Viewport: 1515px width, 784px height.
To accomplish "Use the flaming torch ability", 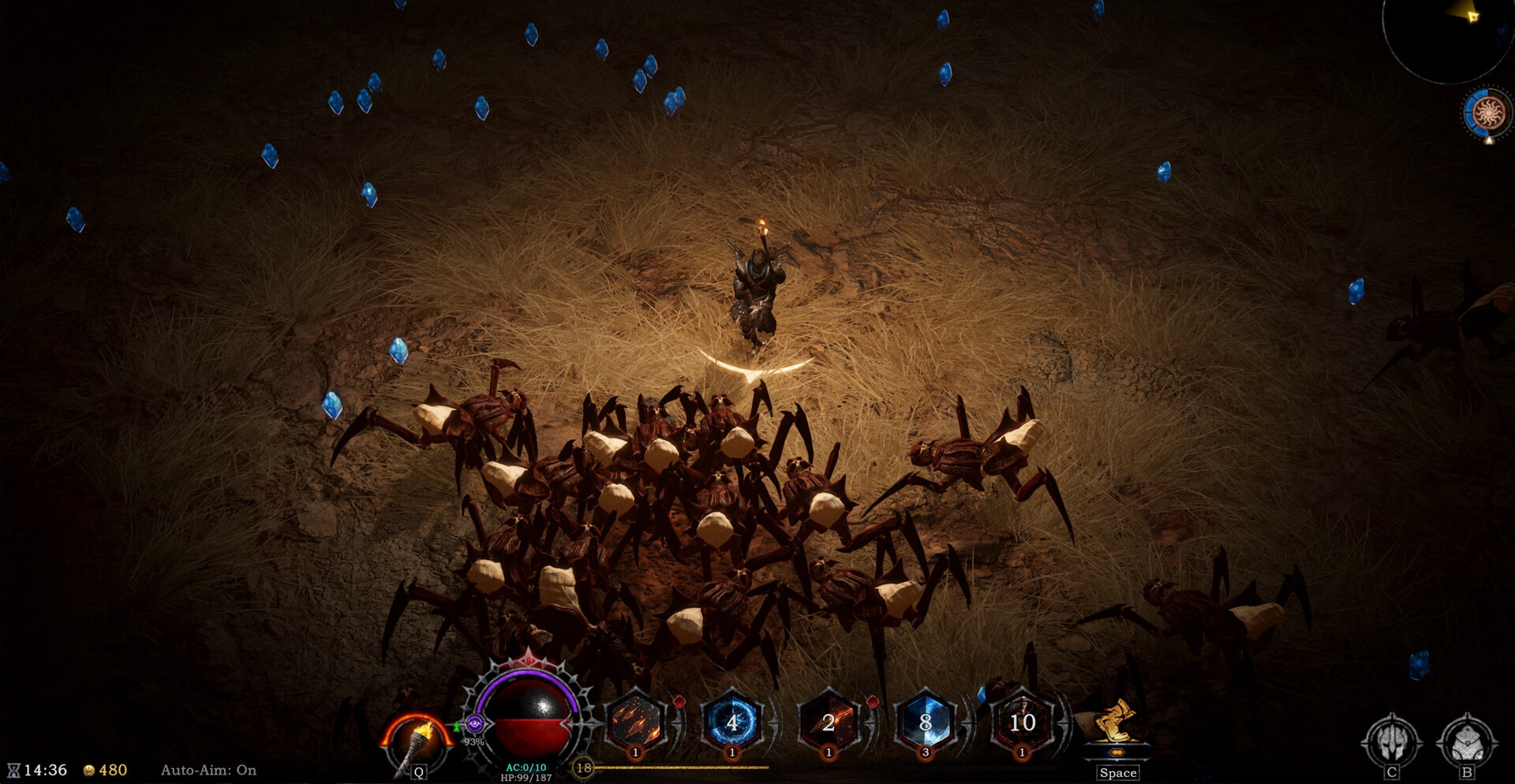I will tap(417, 741).
